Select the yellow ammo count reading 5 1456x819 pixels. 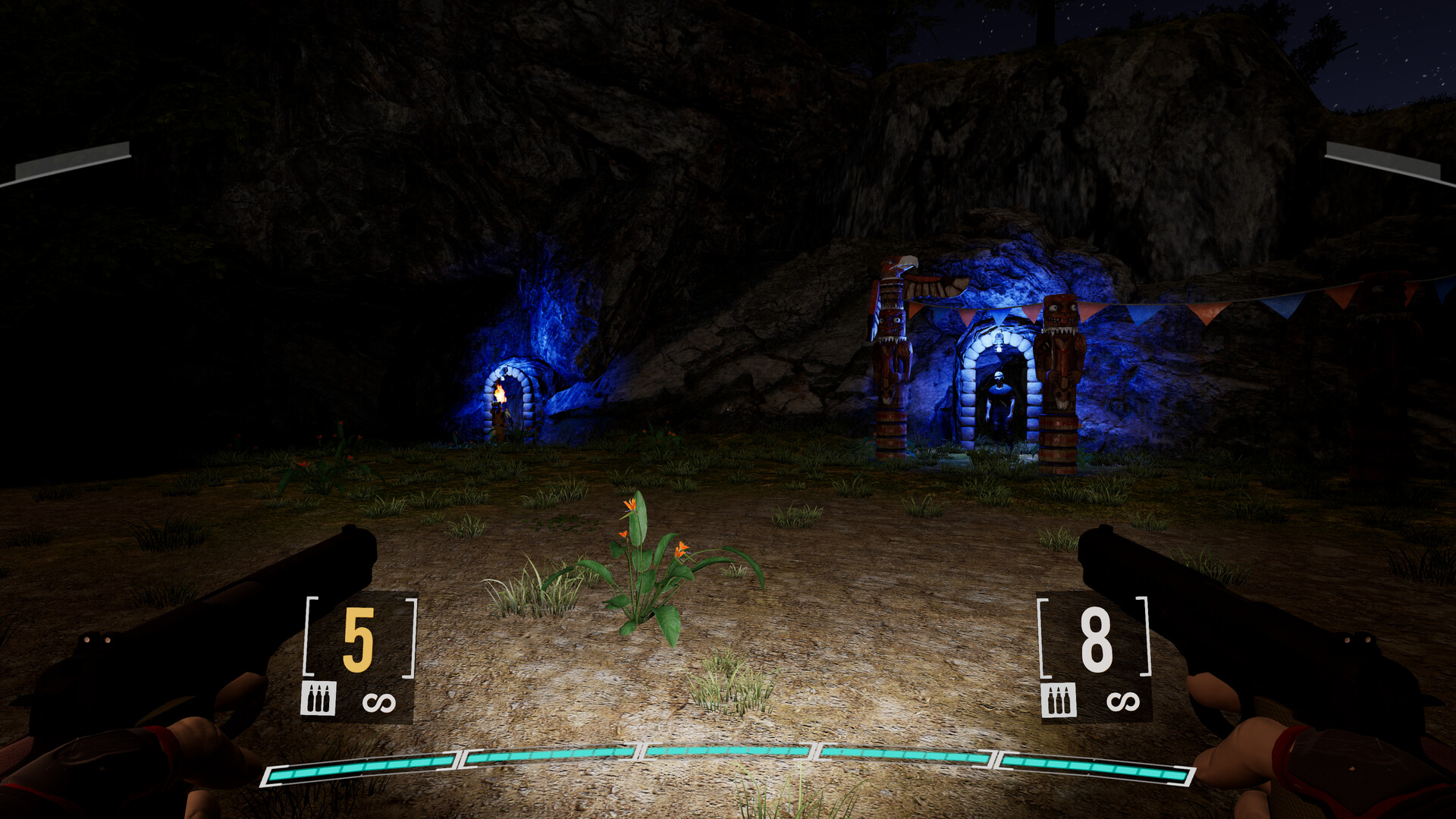click(360, 642)
